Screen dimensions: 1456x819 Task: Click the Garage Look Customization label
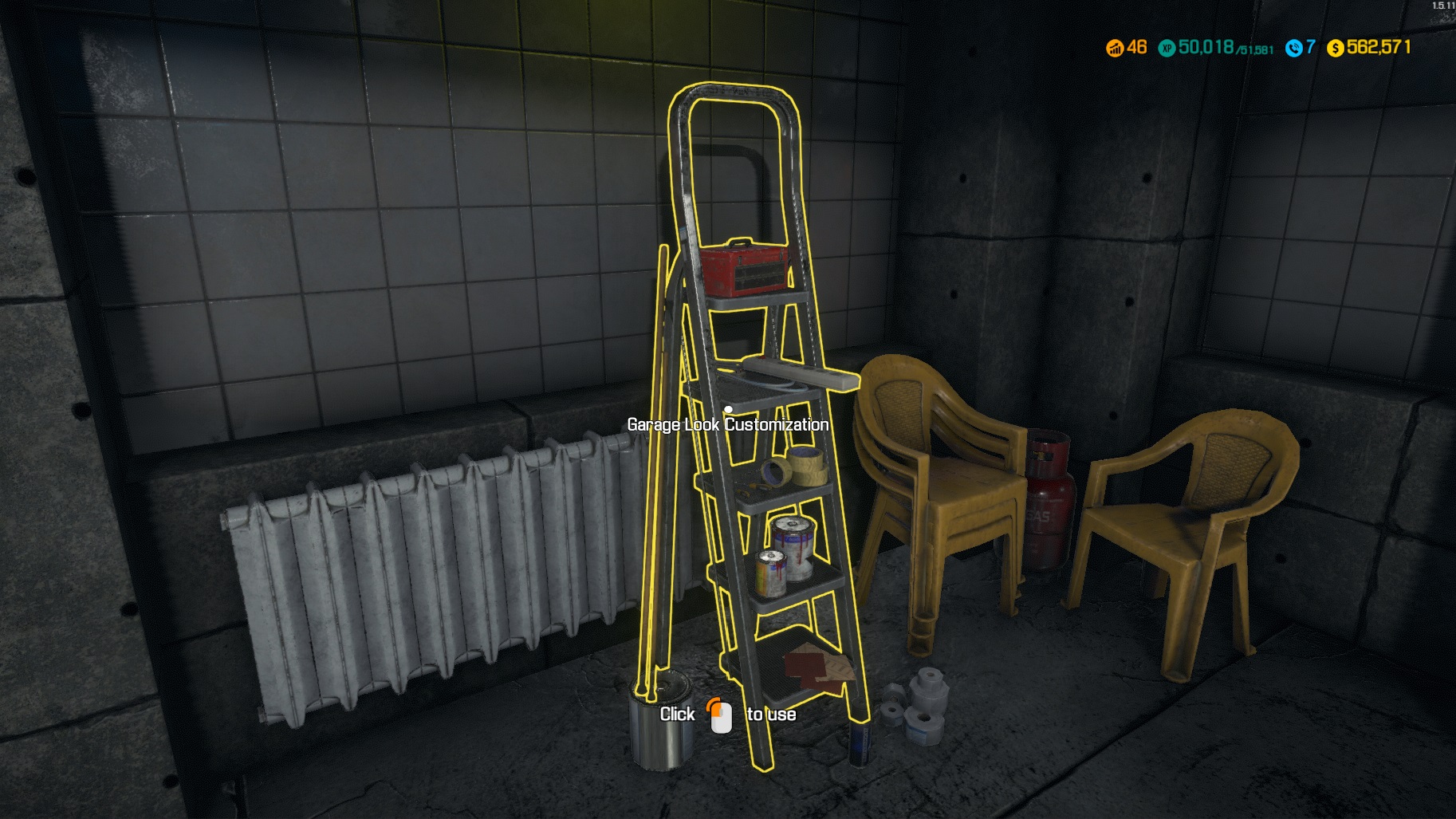point(727,425)
